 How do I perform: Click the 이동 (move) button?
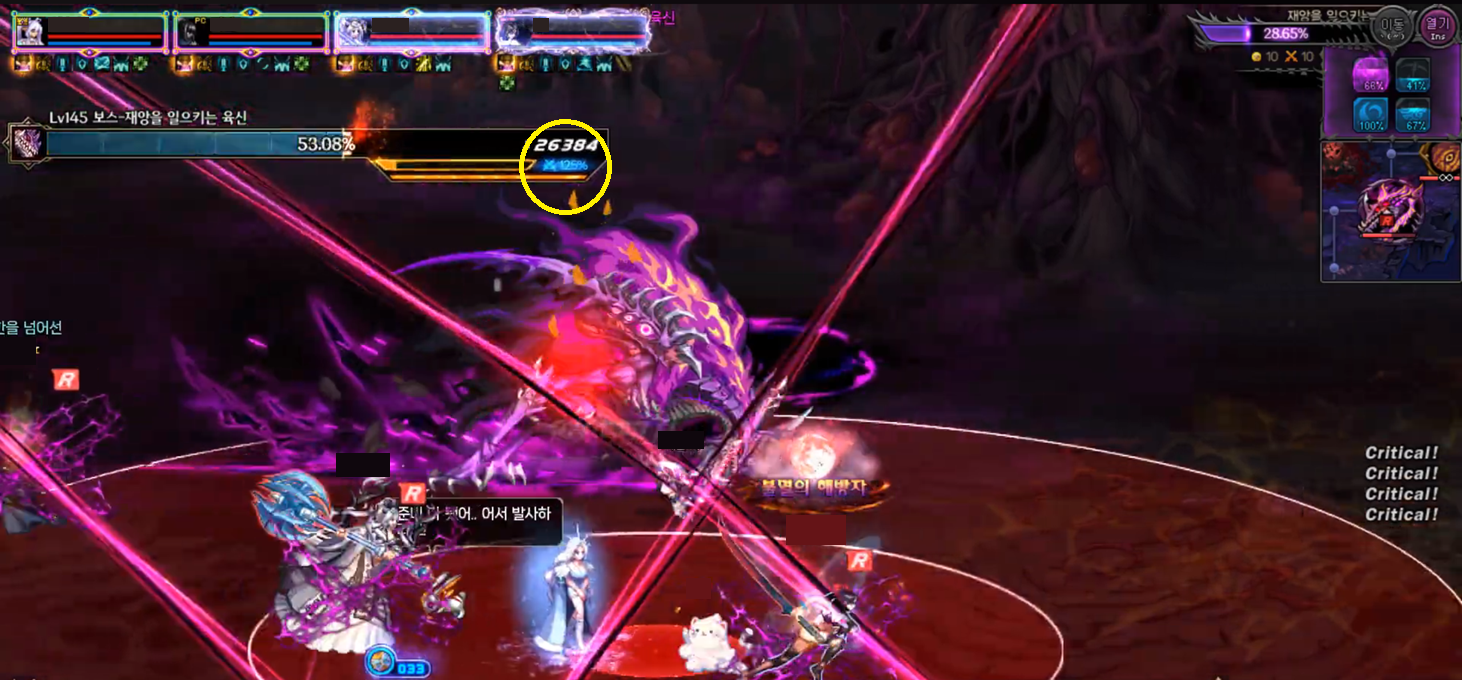pyautogui.click(x=1392, y=27)
